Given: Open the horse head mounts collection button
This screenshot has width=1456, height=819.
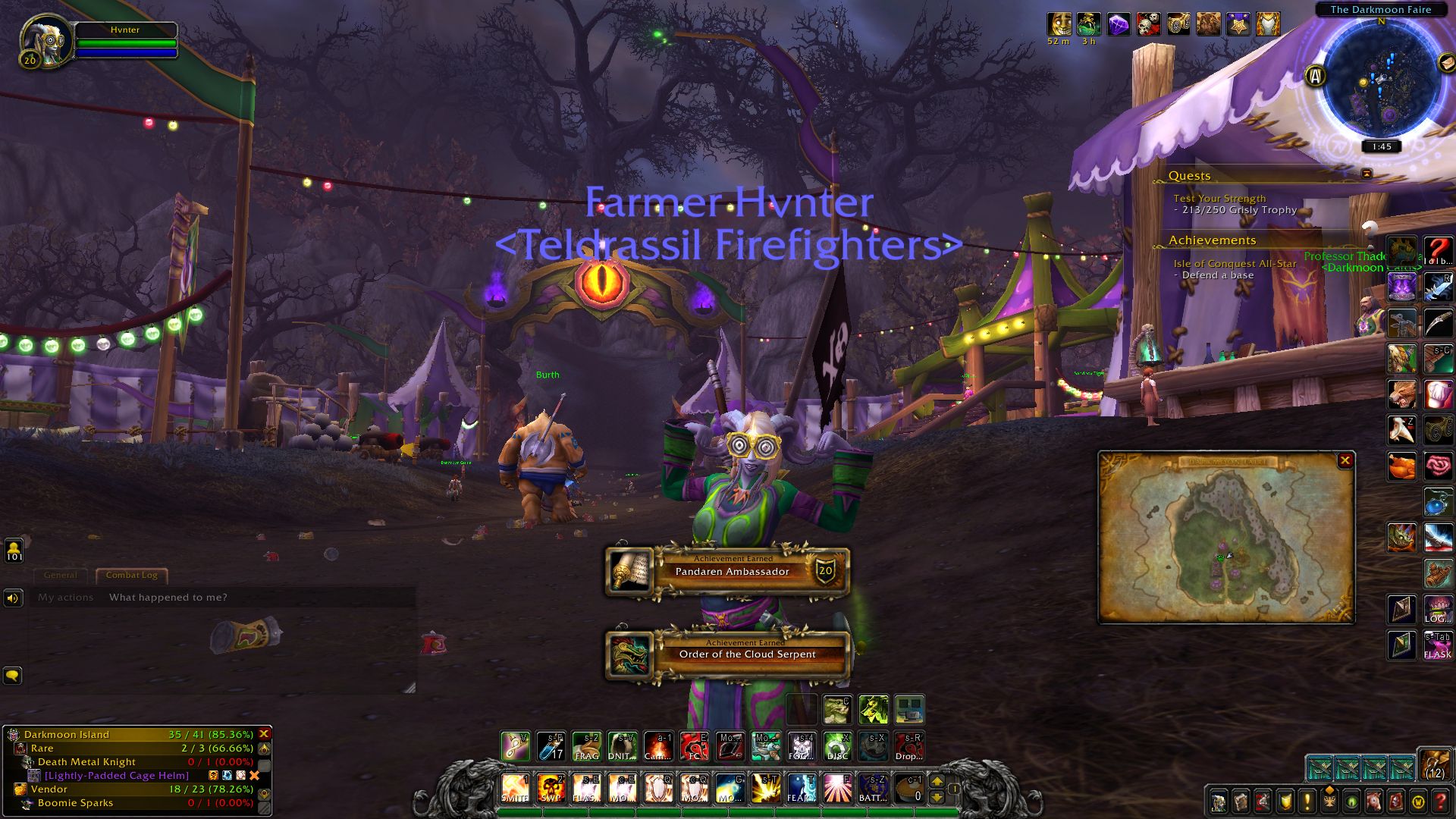Looking at the screenshot, I should (1373, 801).
